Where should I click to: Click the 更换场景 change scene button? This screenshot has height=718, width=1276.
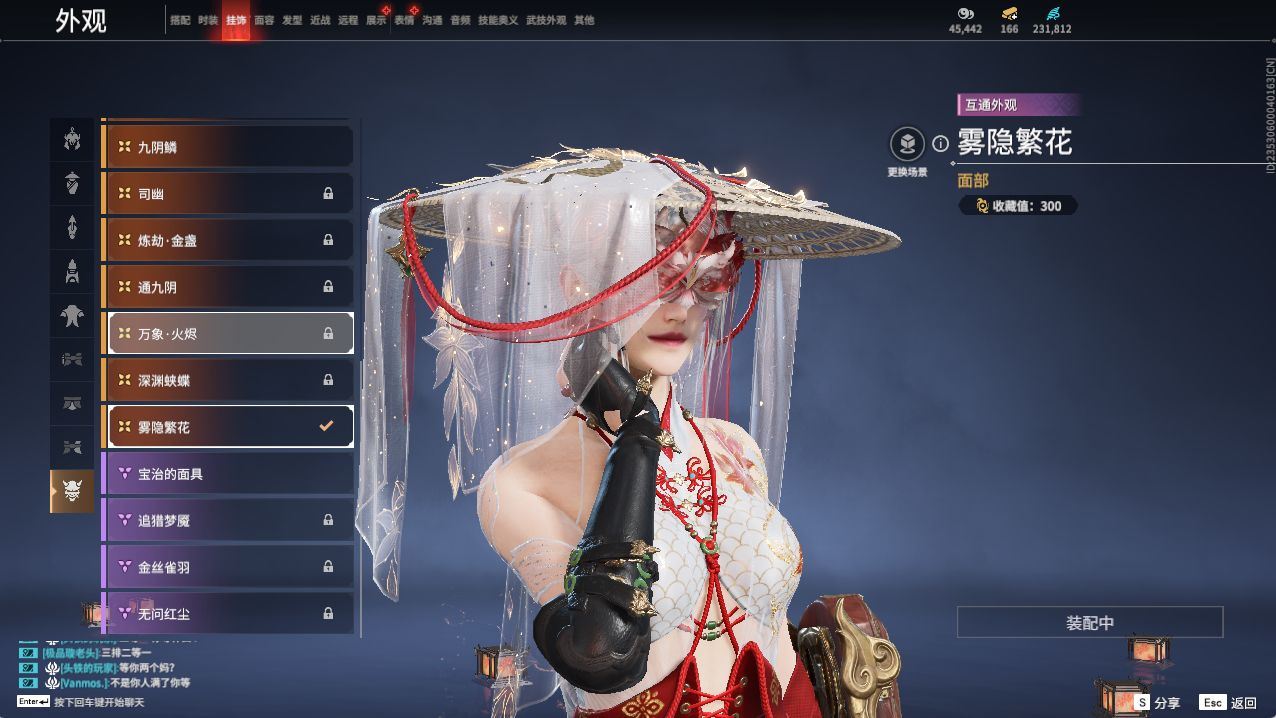(x=907, y=145)
